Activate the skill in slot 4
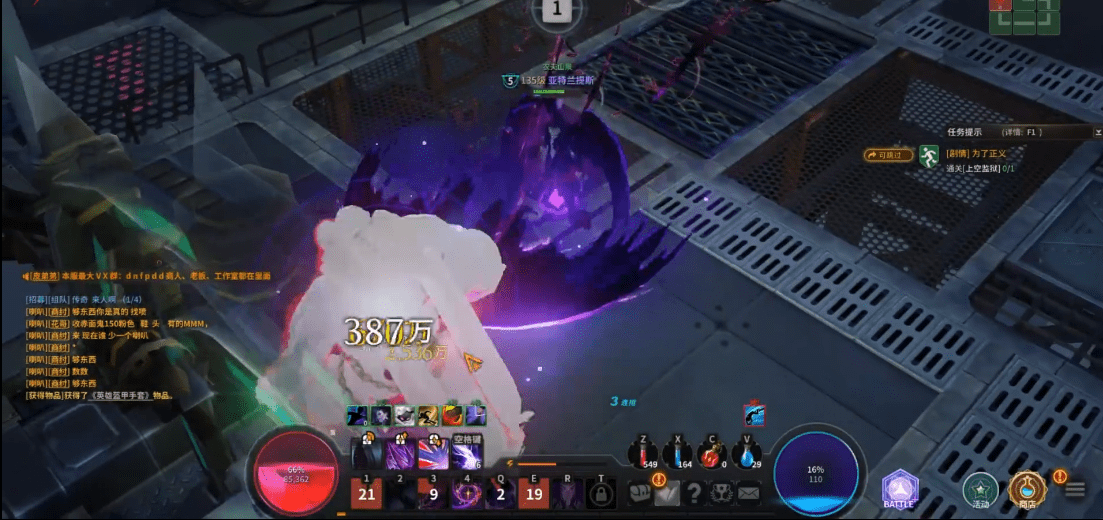 coord(466,492)
